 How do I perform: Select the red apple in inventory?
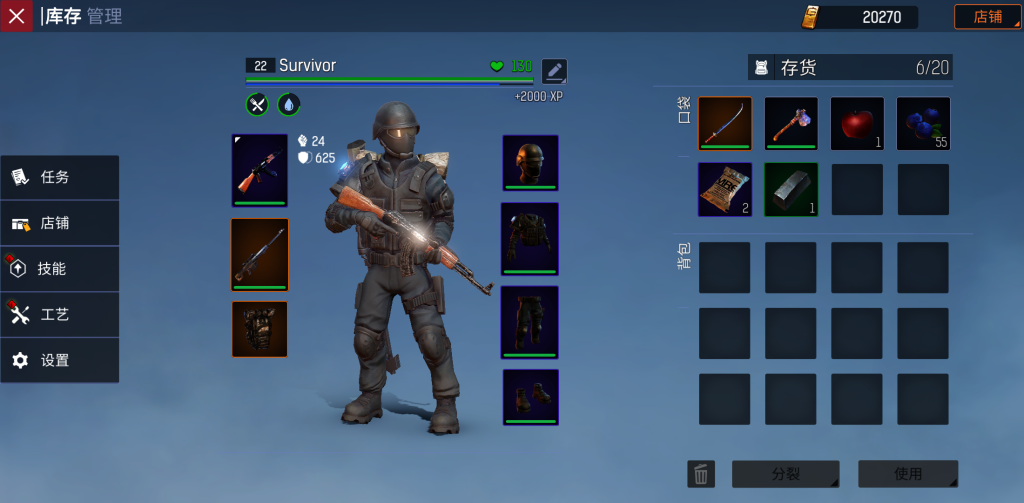tap(857, 124)
